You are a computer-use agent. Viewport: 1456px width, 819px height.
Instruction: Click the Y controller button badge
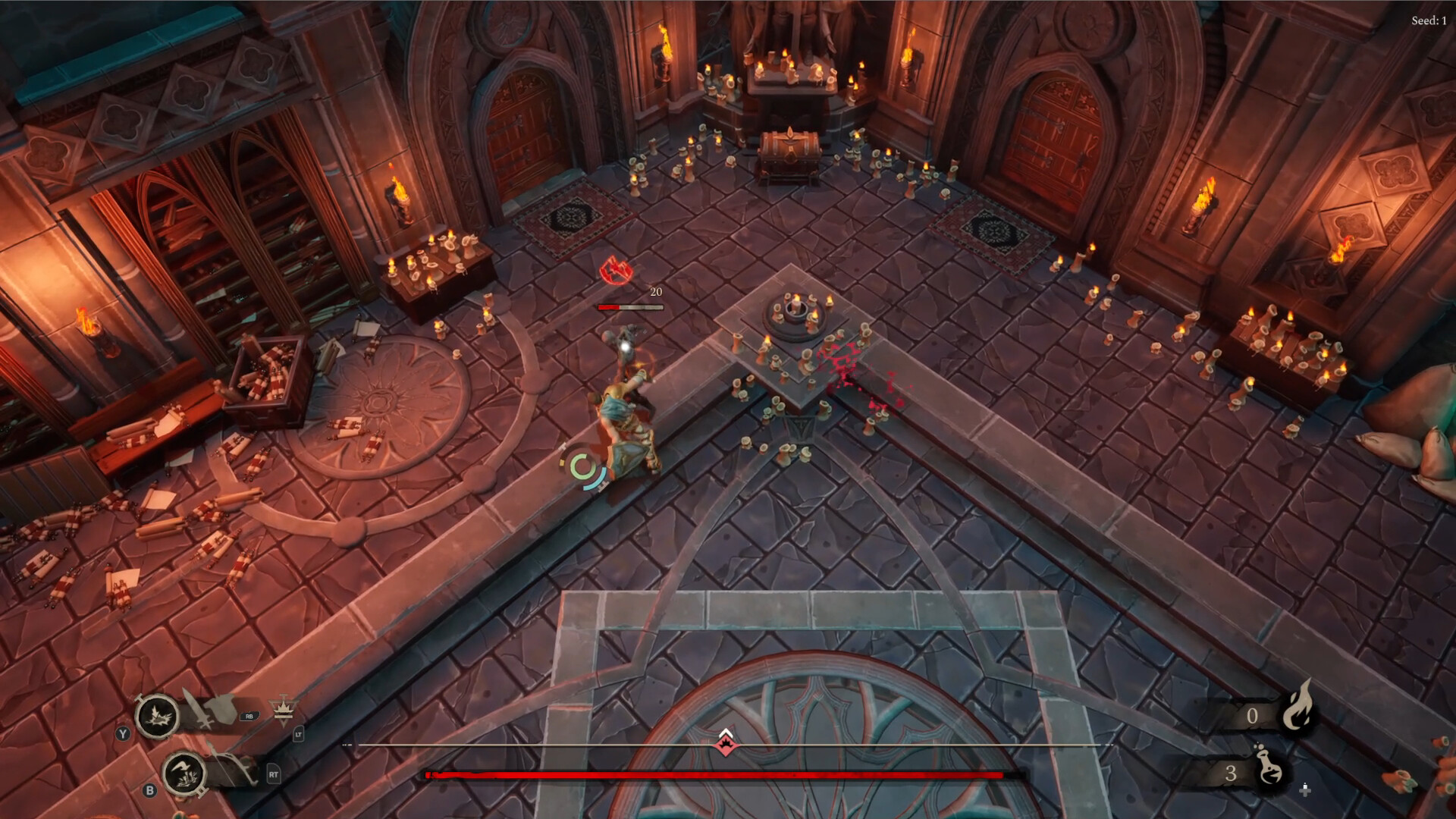point(124,734)
